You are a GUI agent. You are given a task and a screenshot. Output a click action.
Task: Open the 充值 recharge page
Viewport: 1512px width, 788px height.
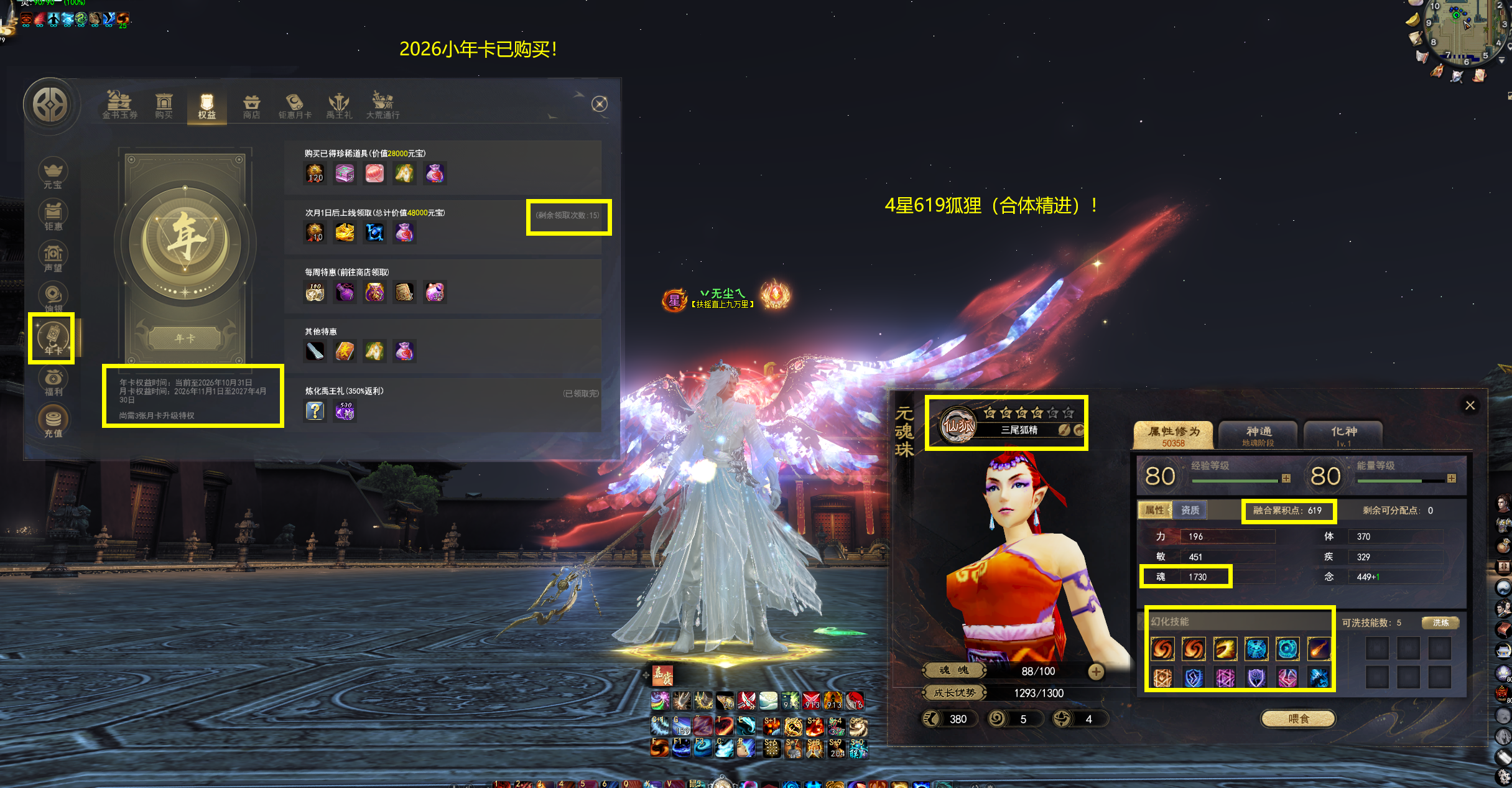pos(53,422)
